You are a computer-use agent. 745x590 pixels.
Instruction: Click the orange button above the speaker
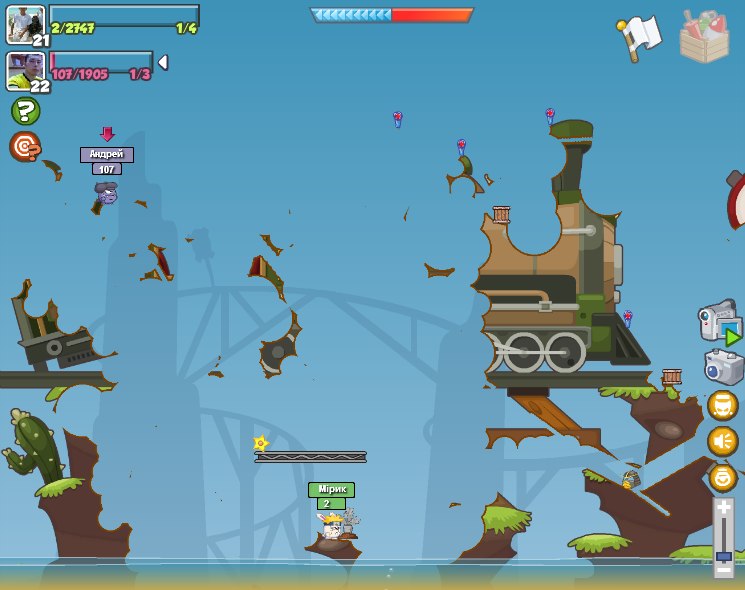click(x=723, y=405)
